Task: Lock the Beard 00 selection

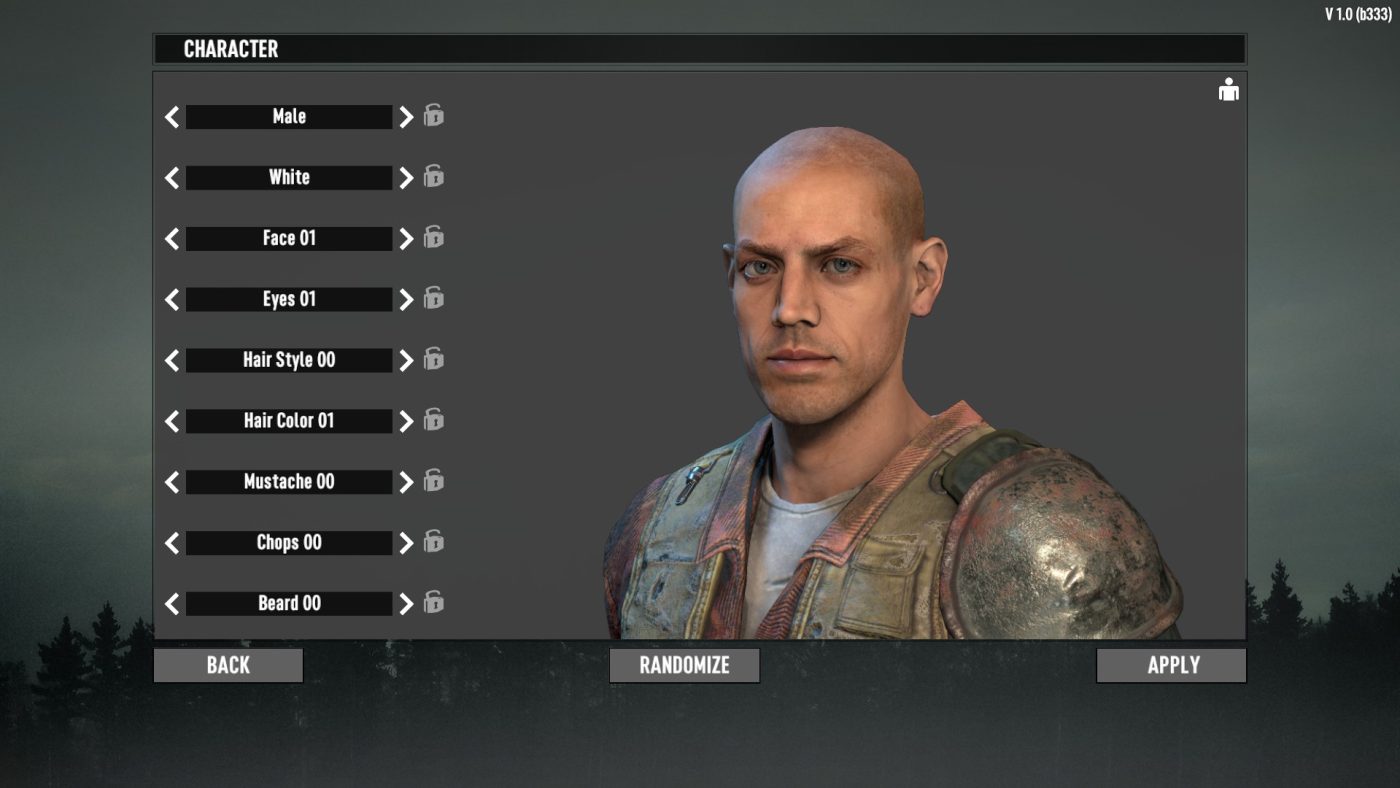Action: (x=434, y=603)
